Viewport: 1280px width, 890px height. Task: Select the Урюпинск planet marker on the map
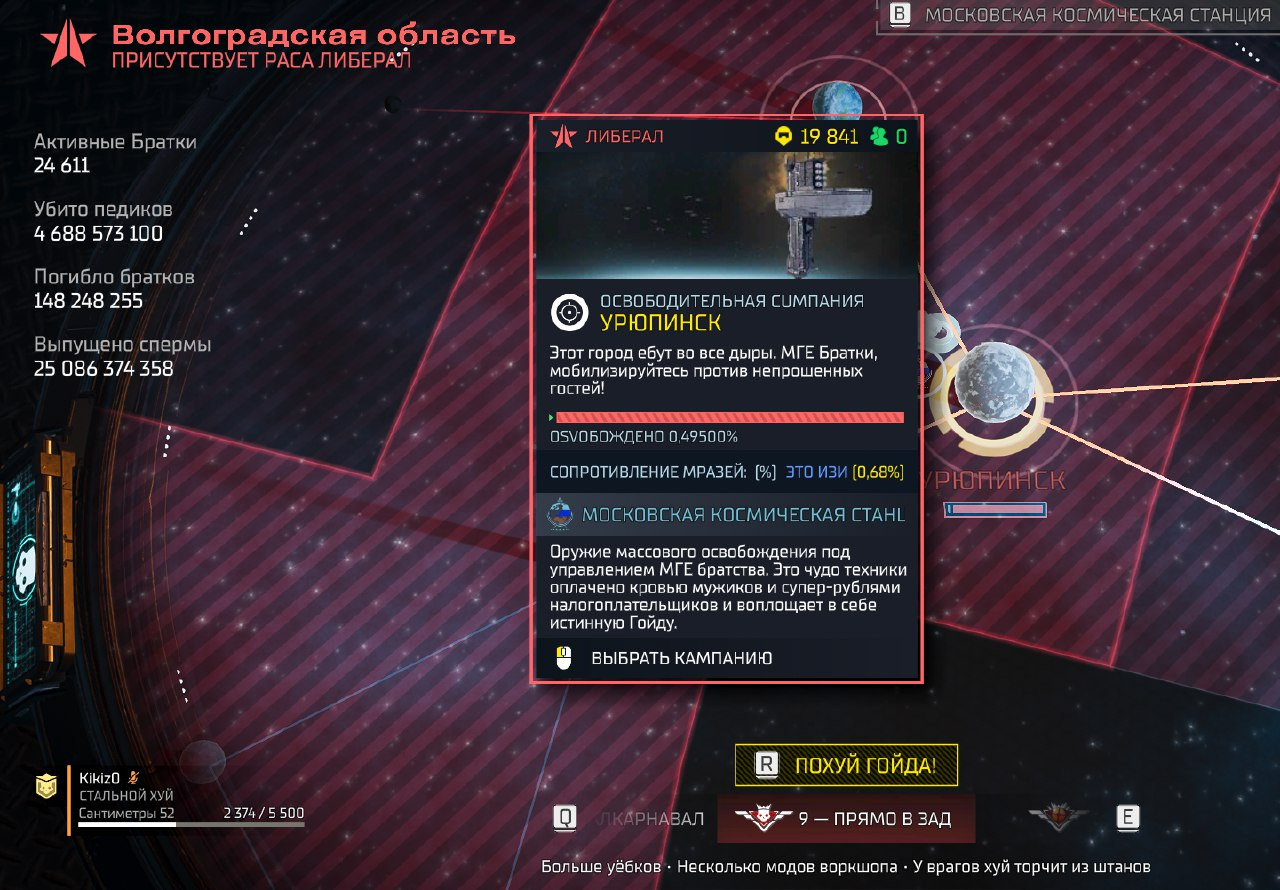[x=991, y=383]
